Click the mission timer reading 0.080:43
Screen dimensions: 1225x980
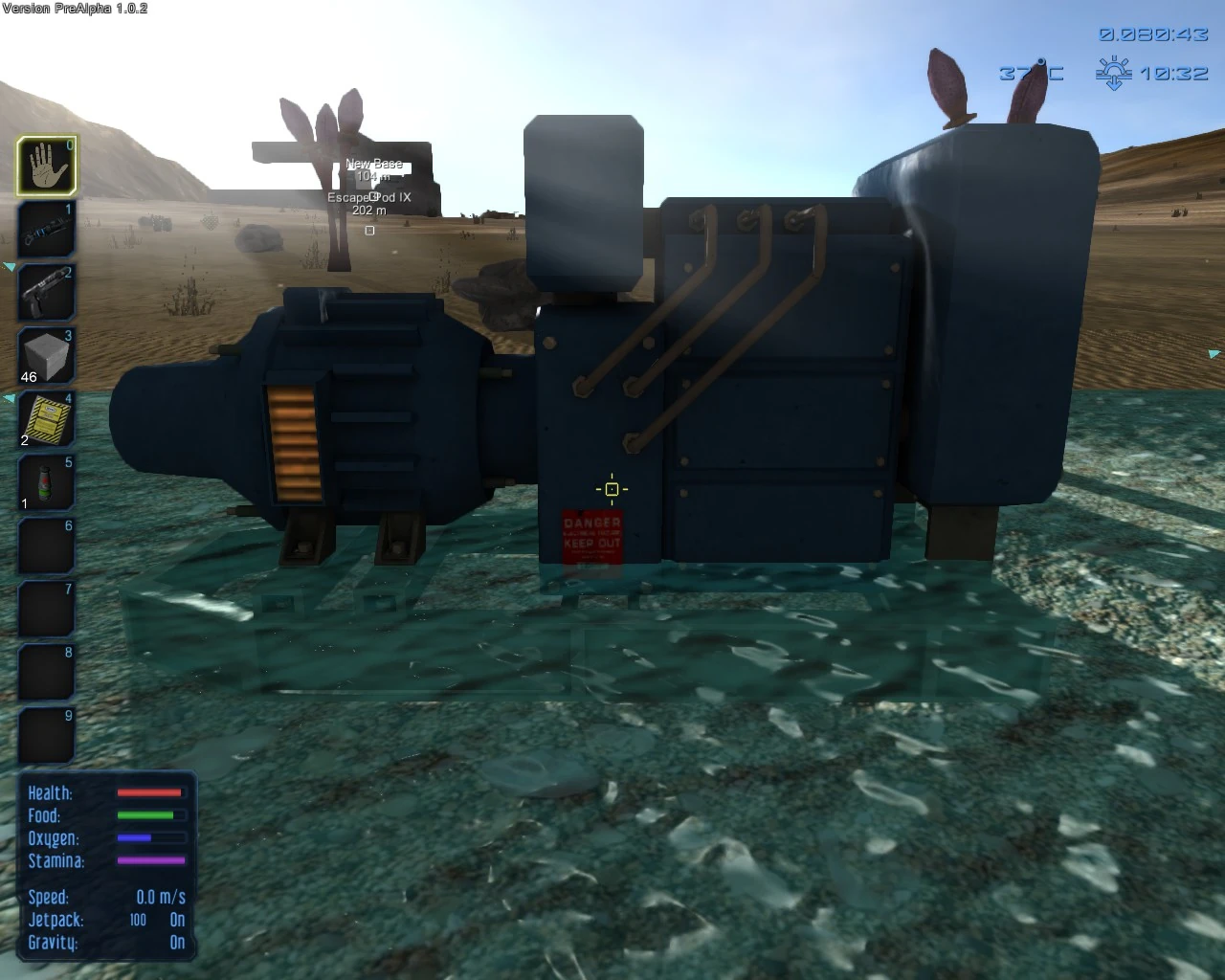click(x=1154, y=34)
